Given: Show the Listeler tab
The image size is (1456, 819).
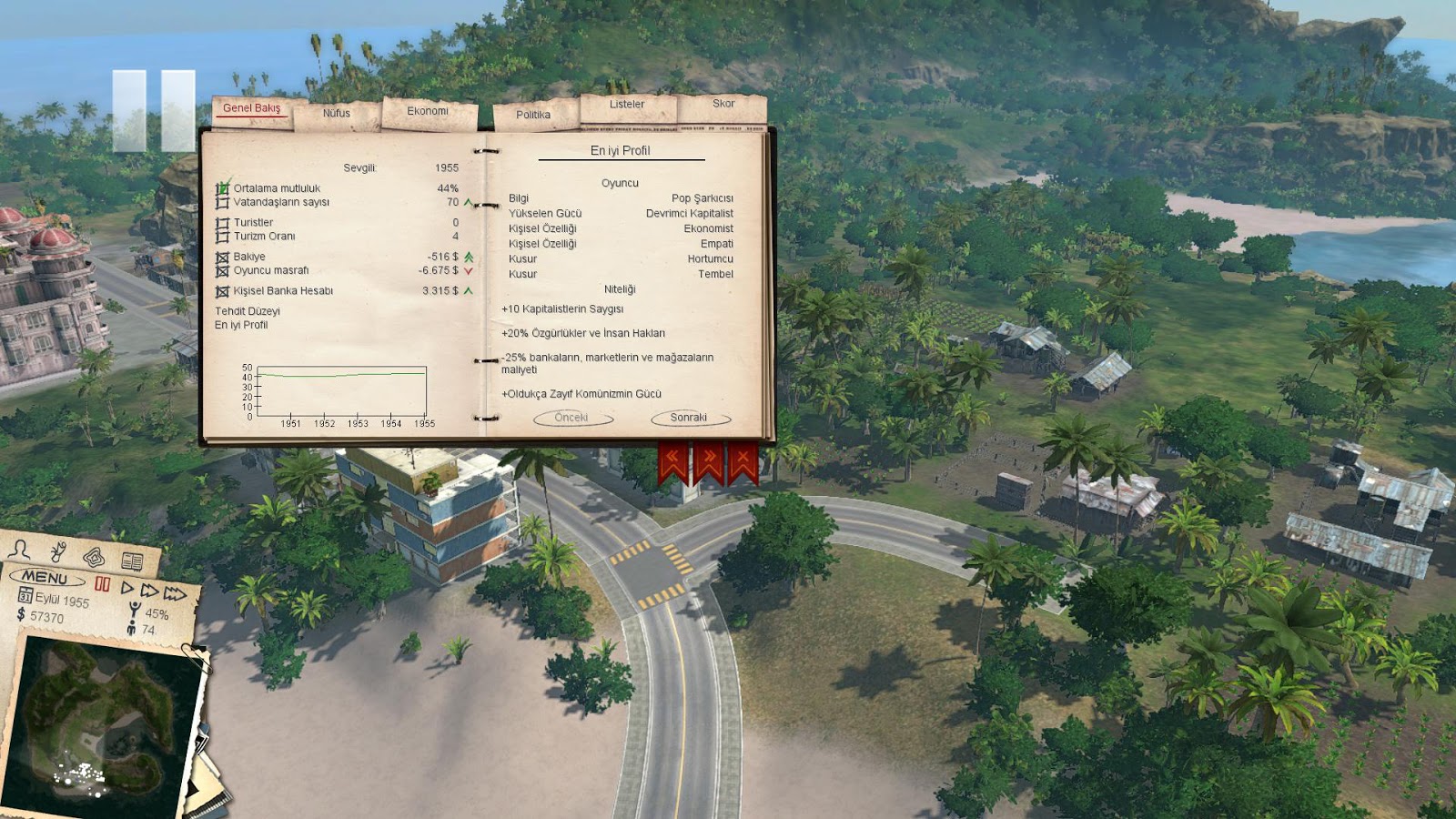Looking at the screenshot, I should click(x=627, y=105).
